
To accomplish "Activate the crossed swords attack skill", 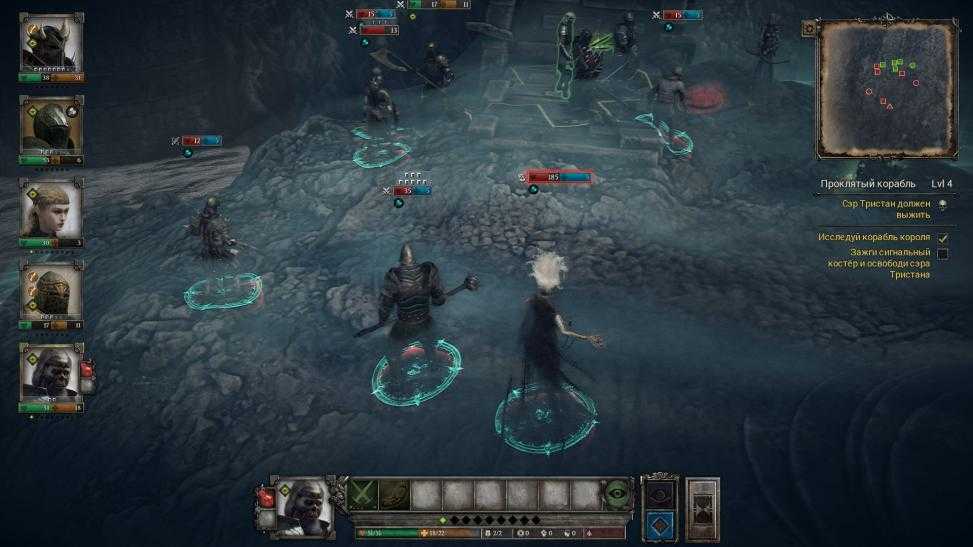I will tap(364, 494).
